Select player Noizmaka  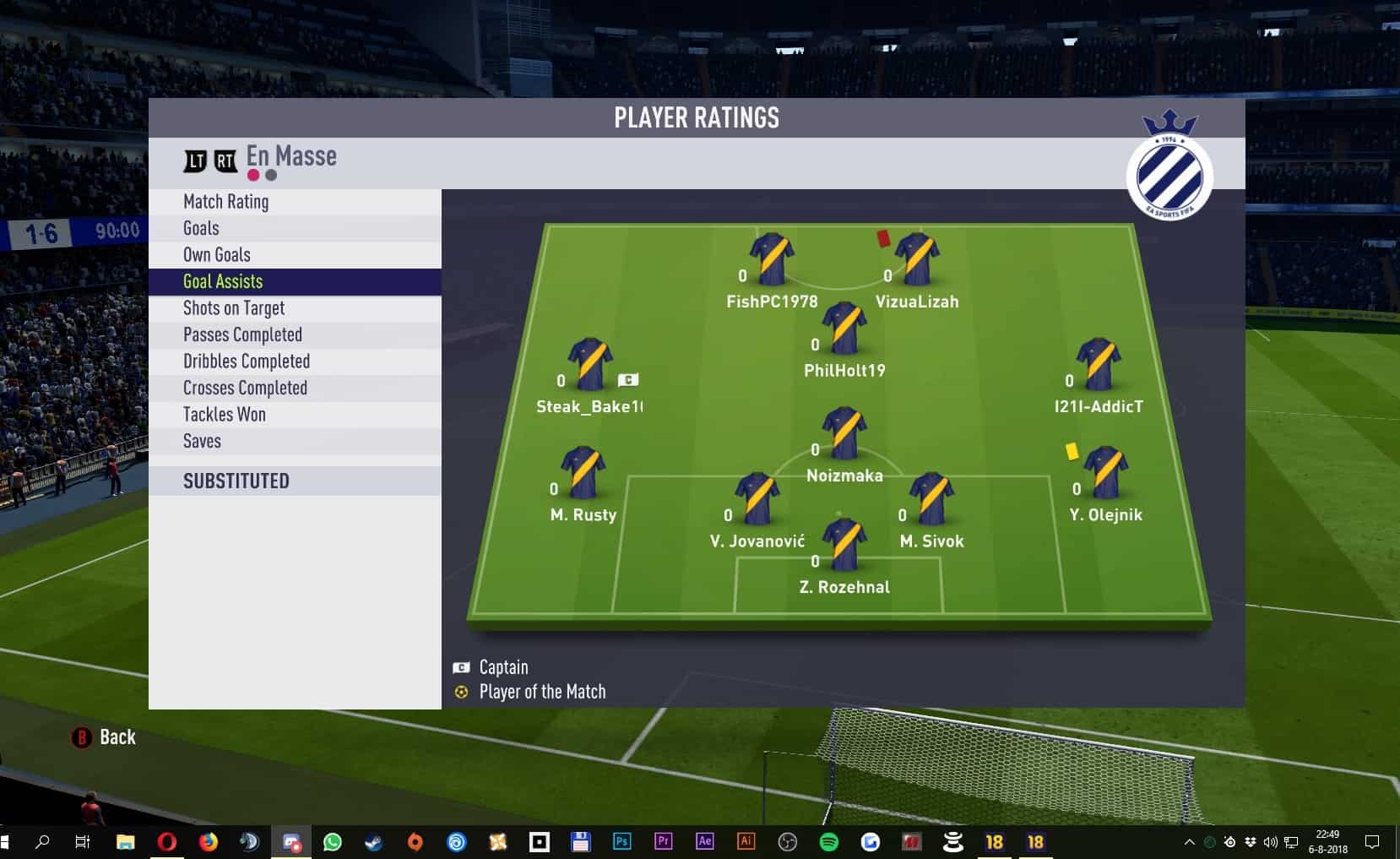(x=844, y=434)
